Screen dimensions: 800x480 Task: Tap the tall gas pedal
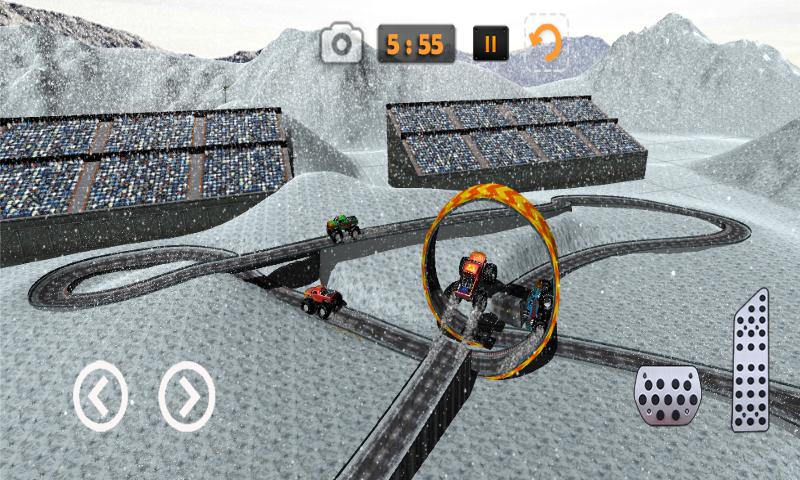[x=750, y=362]
